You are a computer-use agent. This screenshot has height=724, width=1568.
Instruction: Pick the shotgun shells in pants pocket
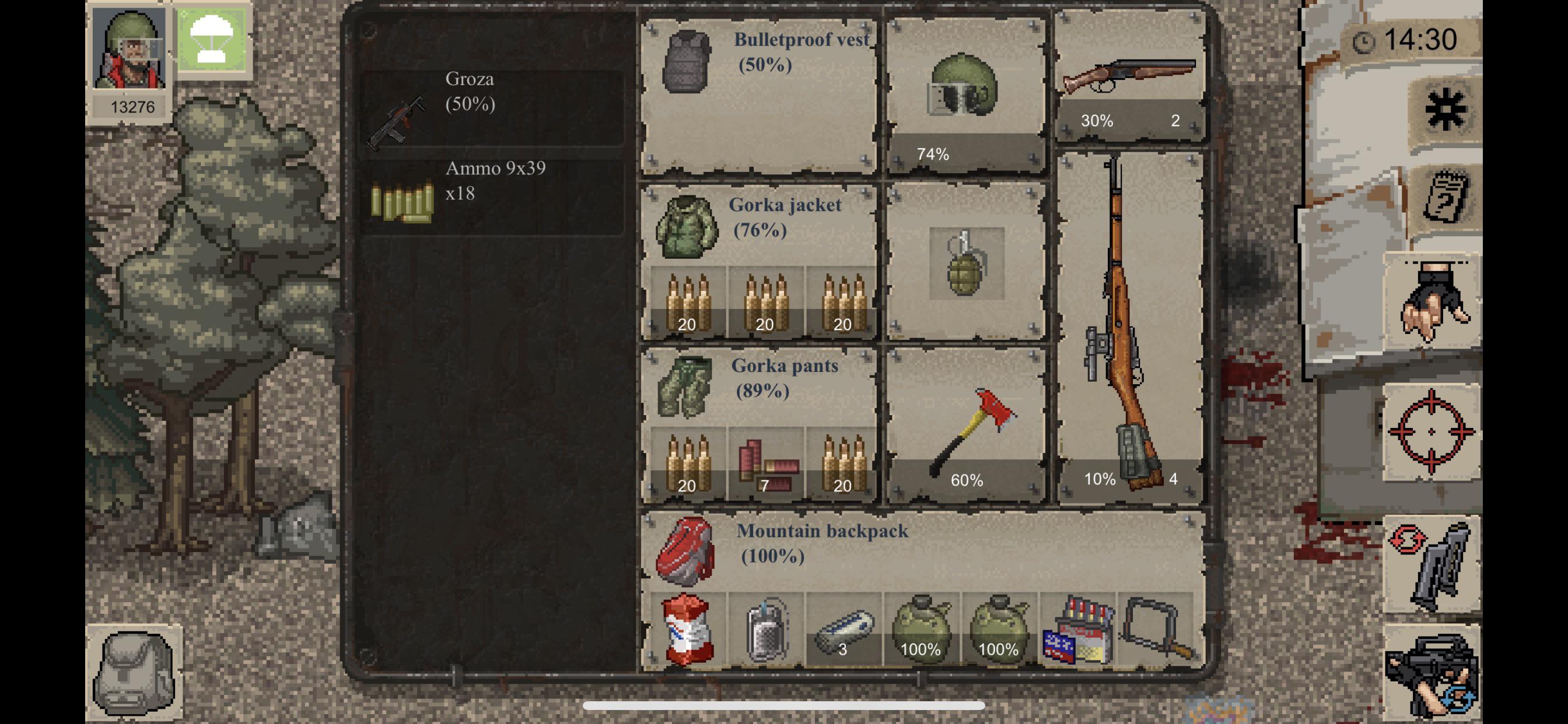pyautogui.click(x=766, y=465)
